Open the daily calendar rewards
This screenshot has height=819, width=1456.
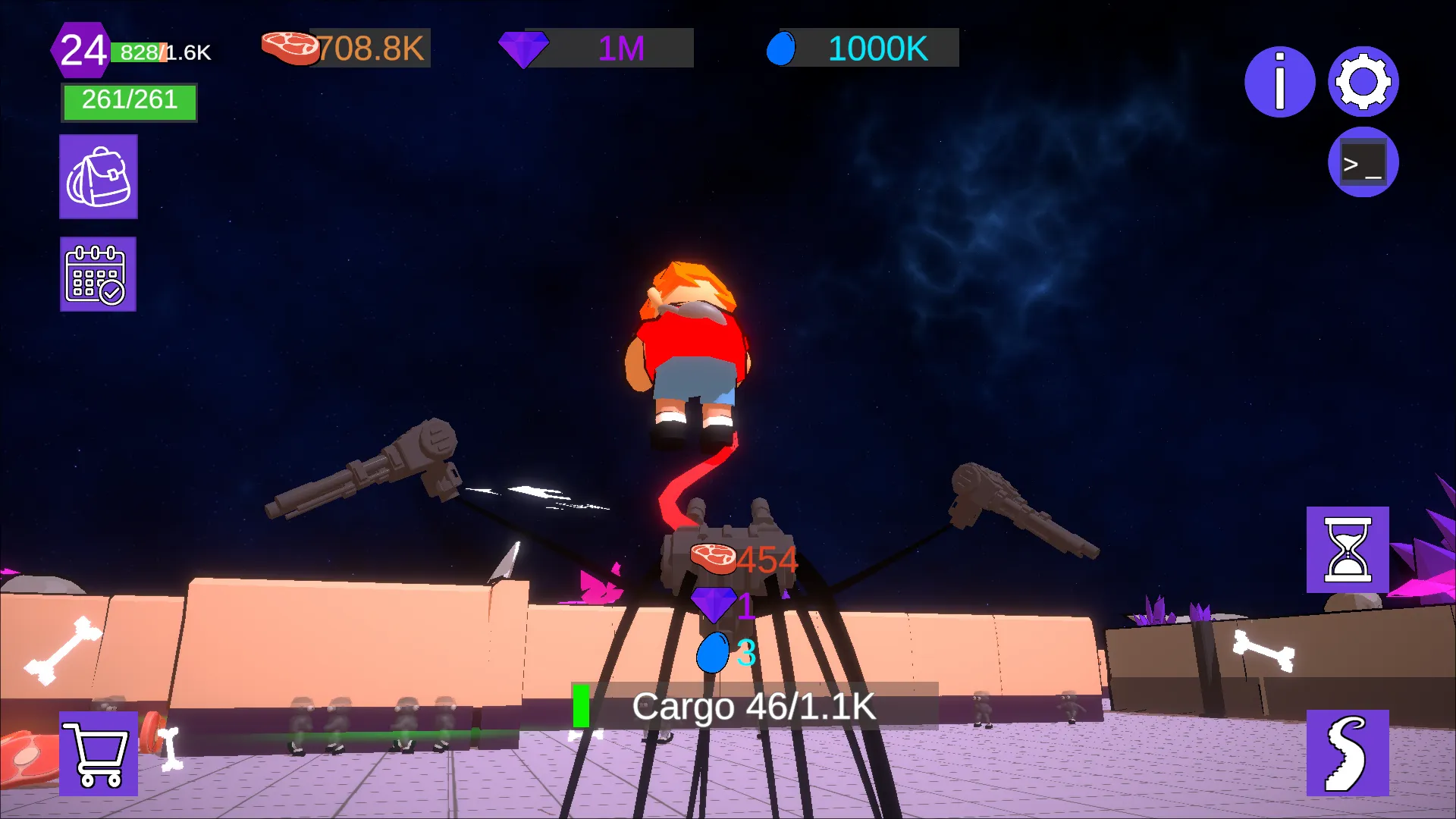click(98, 274)
